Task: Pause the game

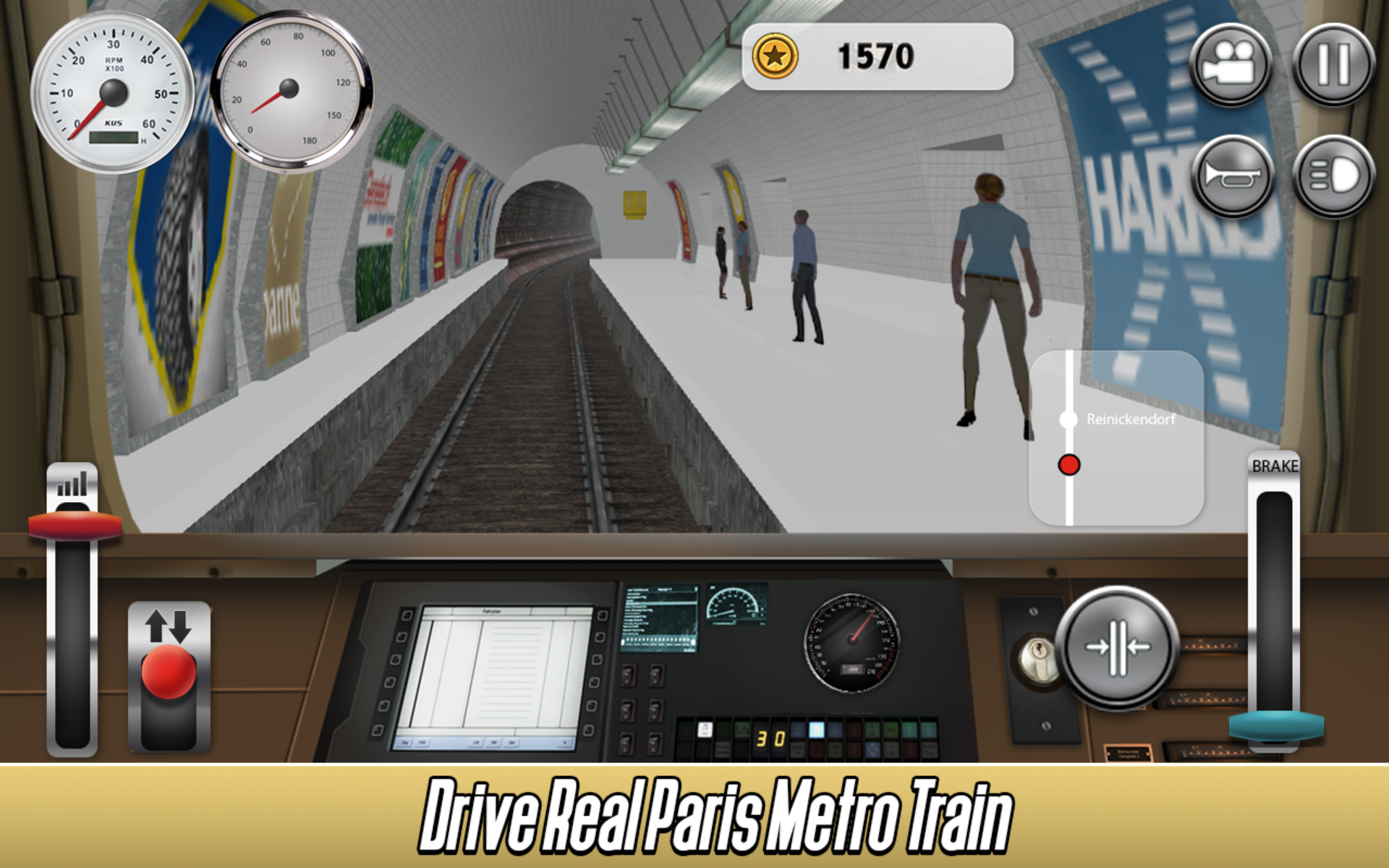Action: pos(1333,64)
